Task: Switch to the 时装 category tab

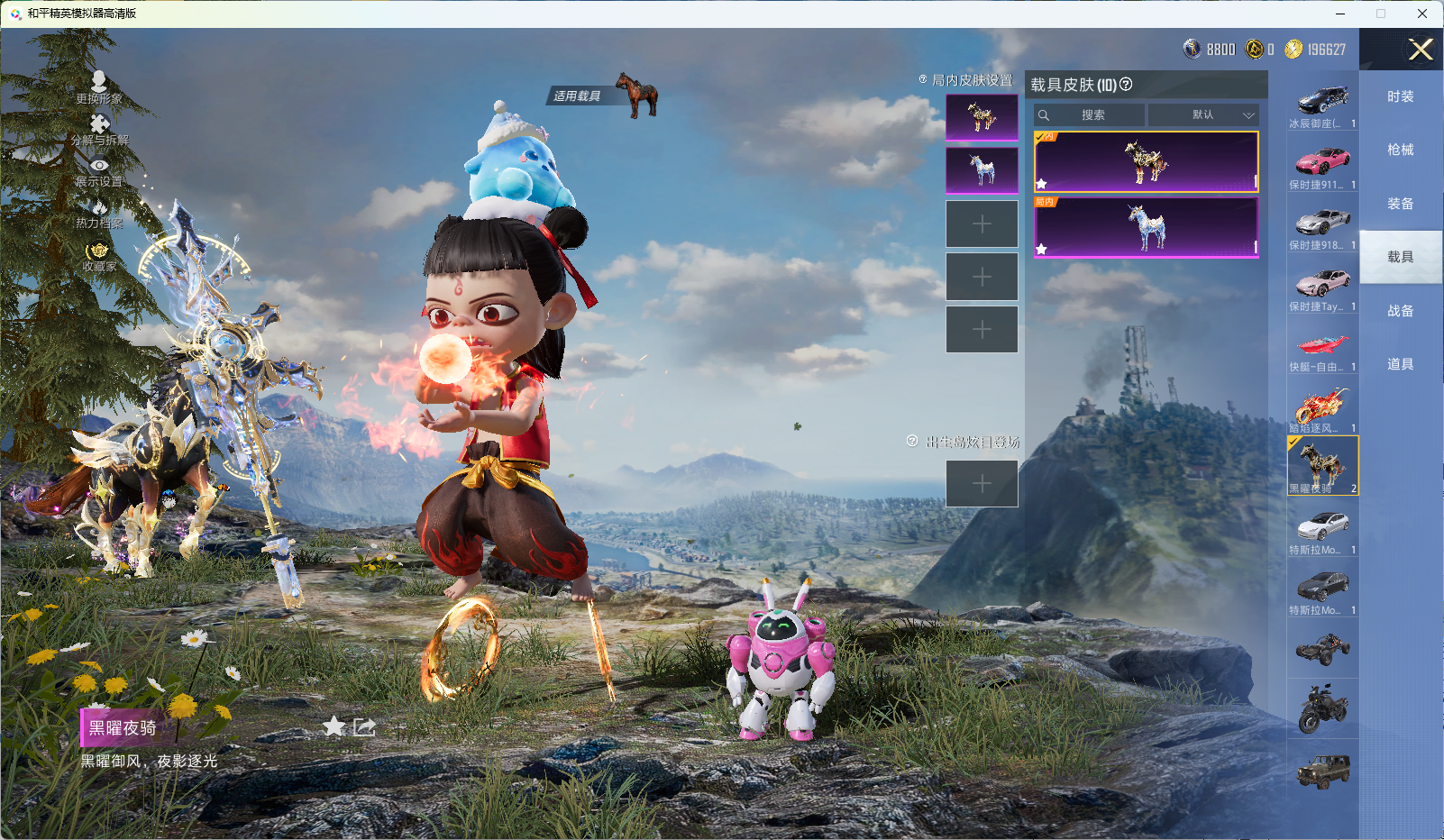Action: coord(1400,96)
